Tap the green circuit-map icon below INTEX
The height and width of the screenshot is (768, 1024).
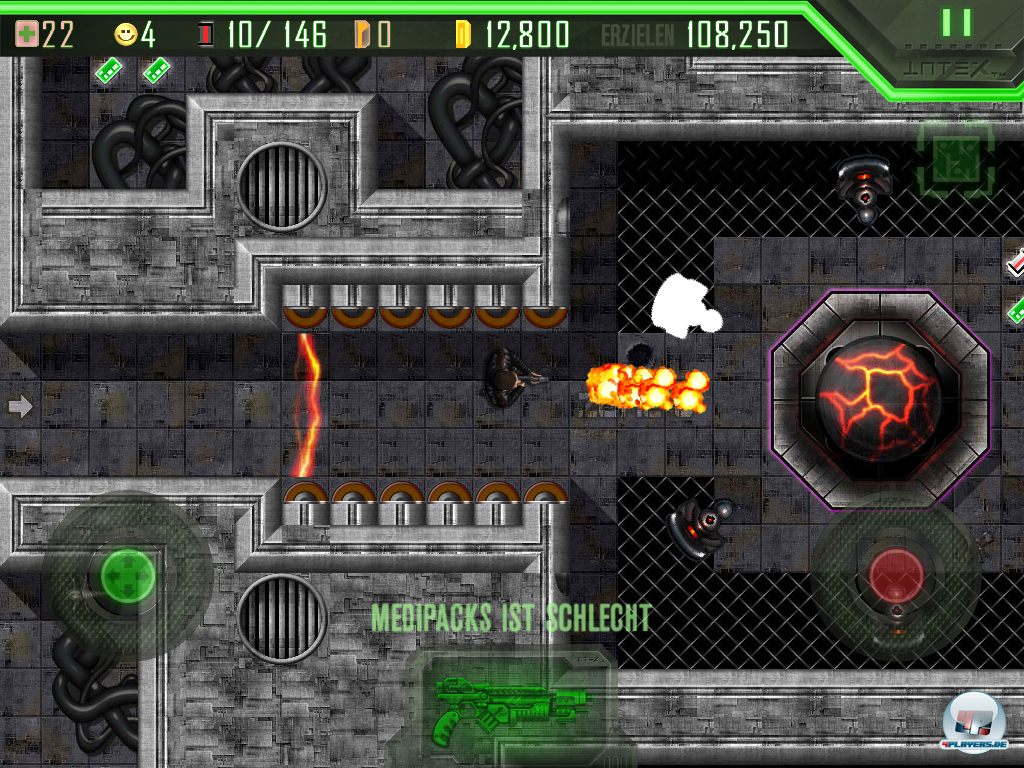(955, 159)
